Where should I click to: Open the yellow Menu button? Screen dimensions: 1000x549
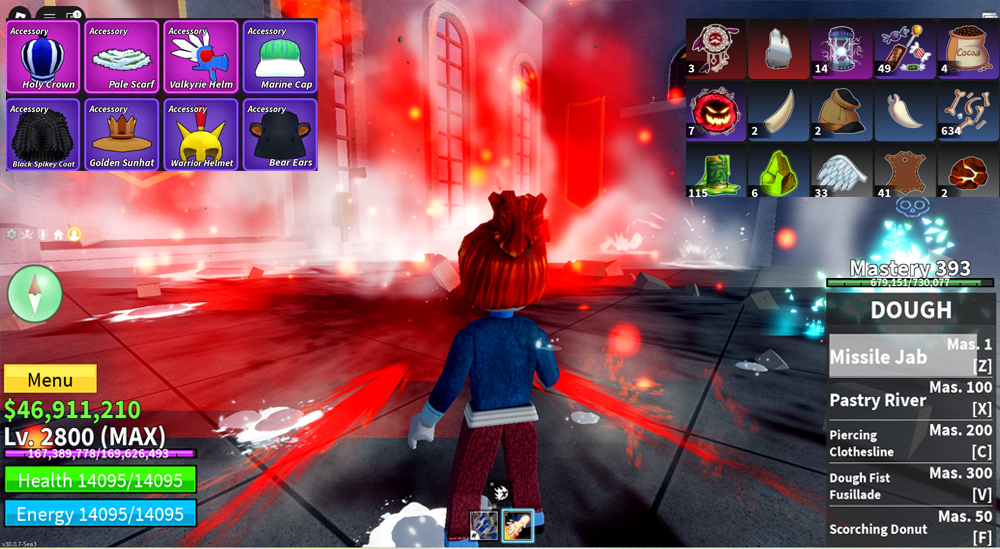[50, 380]
